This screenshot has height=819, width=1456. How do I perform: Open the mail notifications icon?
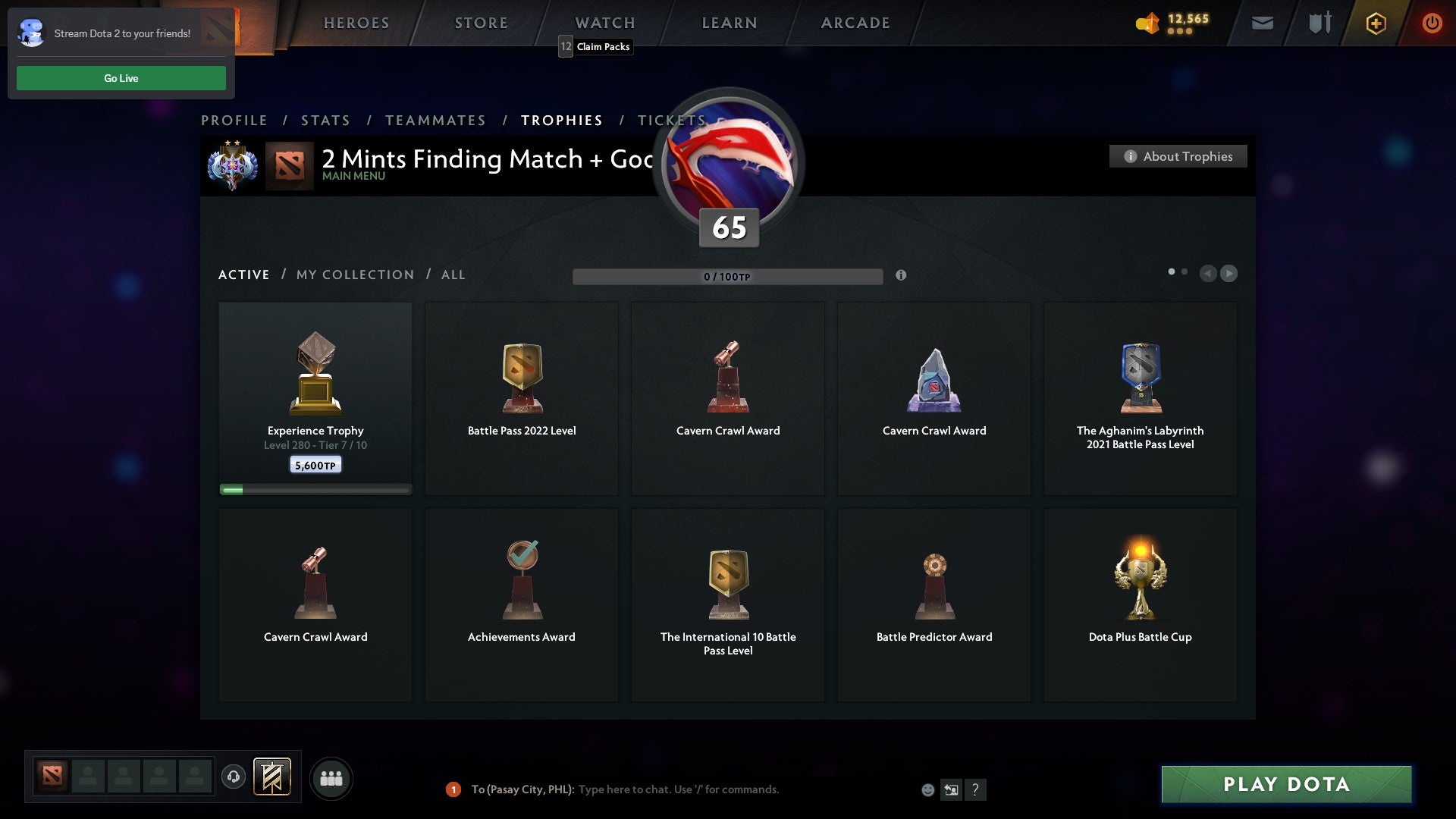1263,24
